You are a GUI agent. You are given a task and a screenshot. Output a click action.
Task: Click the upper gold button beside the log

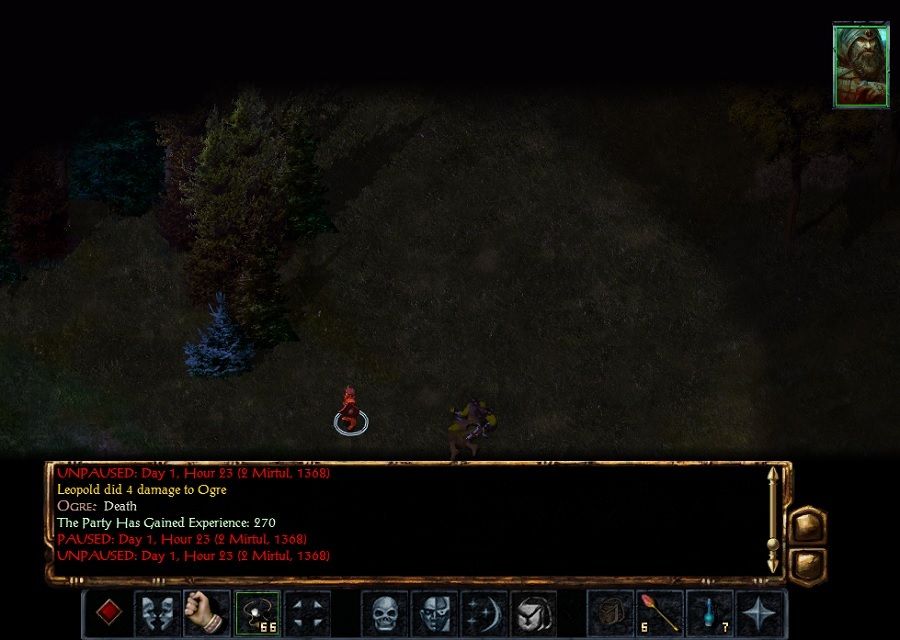click(x=808, y=527)
